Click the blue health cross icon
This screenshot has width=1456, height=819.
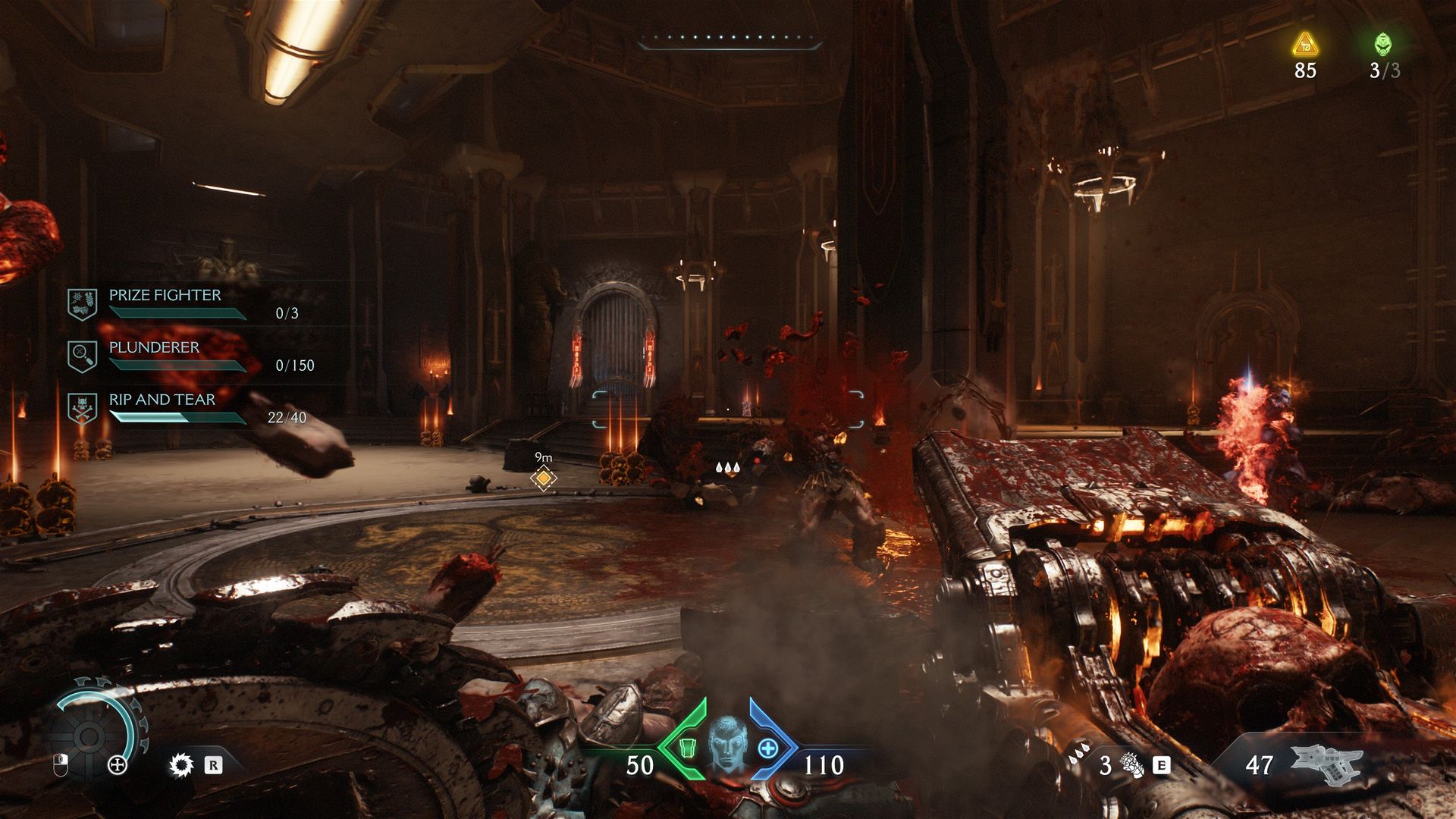[x=767, y=748]
